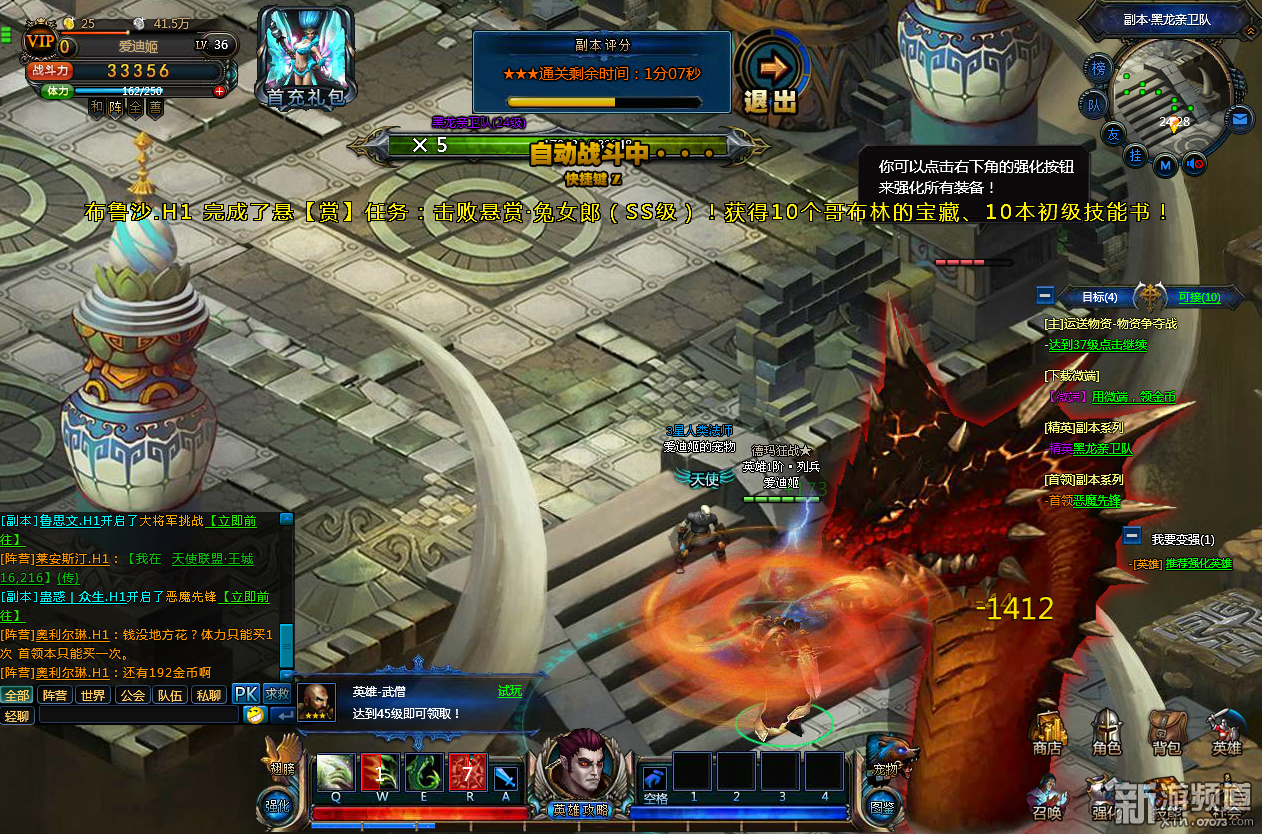Open the 首充礼包 first-recharge gift pack
The height and width of the screenshot is (834, 1262).
(x=306, y=57)
